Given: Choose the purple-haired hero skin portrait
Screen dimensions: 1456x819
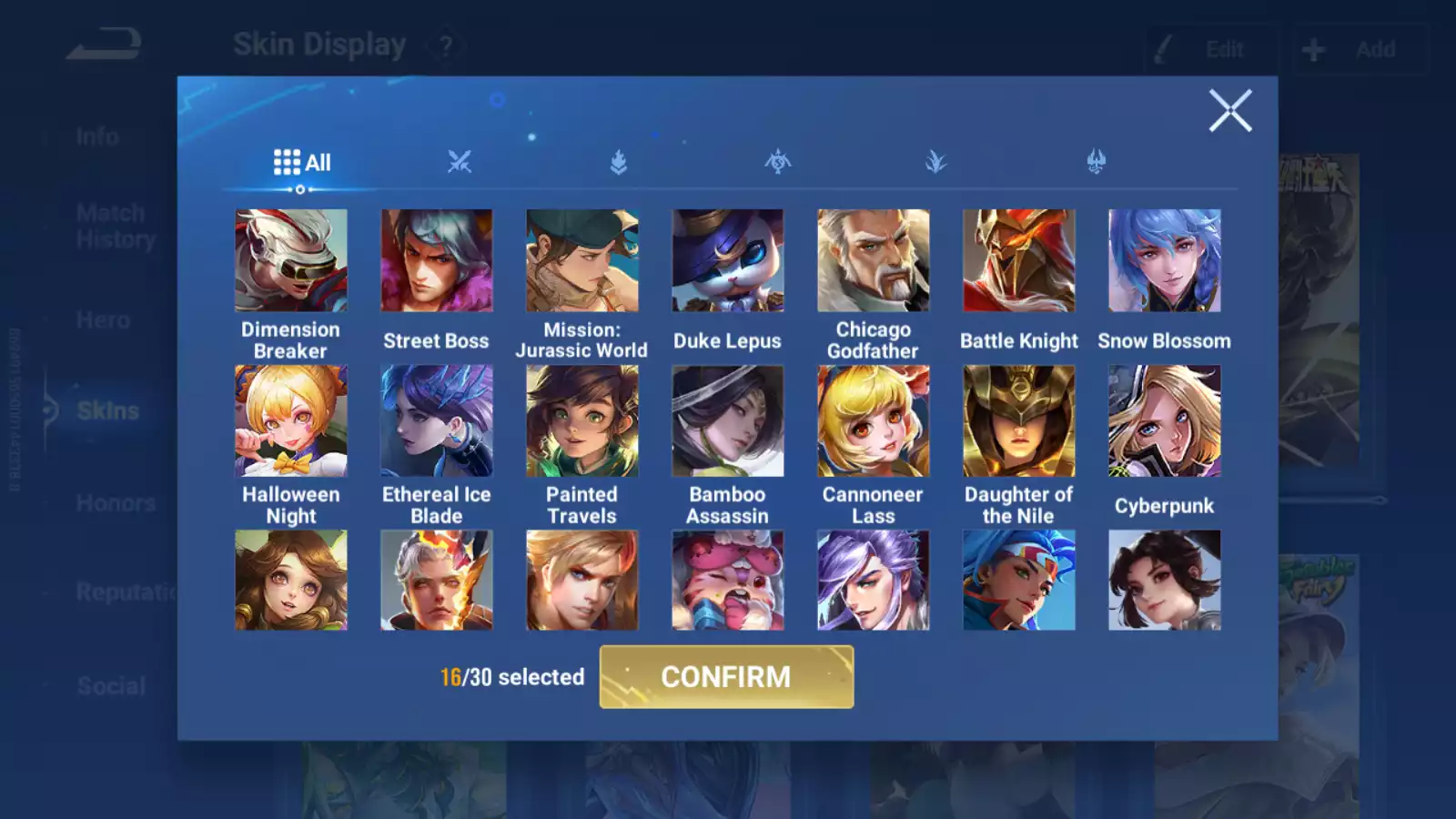Looking at the screenshot, I should point(874,581).
